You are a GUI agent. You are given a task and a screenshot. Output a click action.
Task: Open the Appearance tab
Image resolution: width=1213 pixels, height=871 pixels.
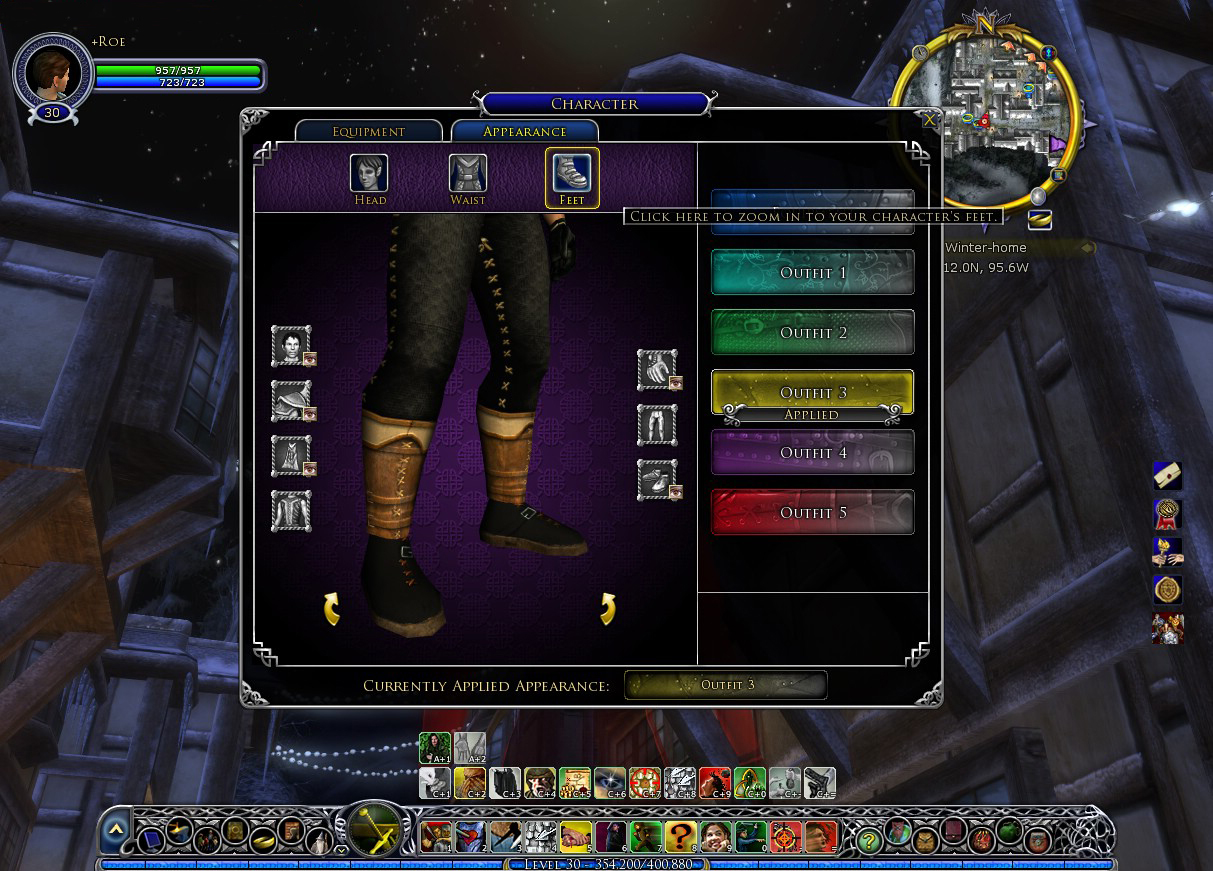(524, 131)
